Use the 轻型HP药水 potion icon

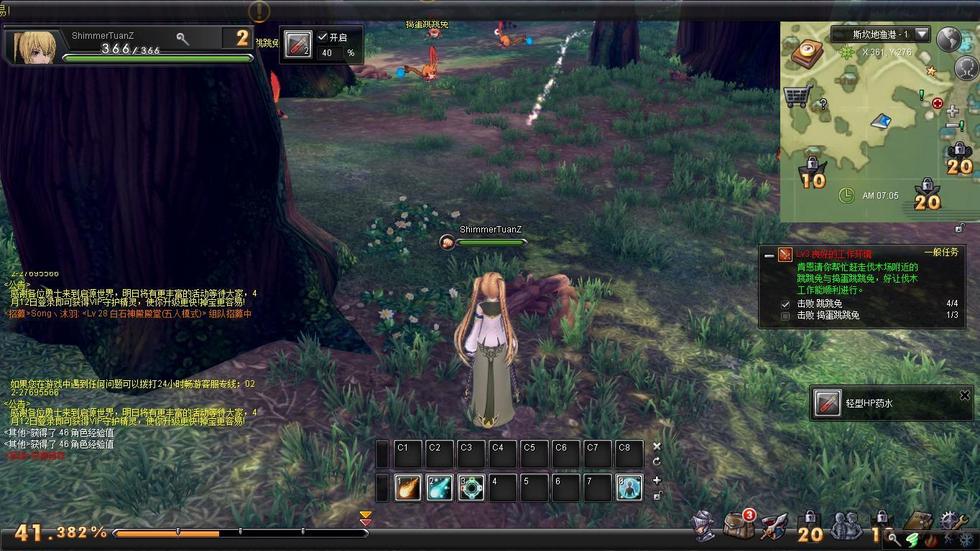pyautogui.click(x=828, y=403)
